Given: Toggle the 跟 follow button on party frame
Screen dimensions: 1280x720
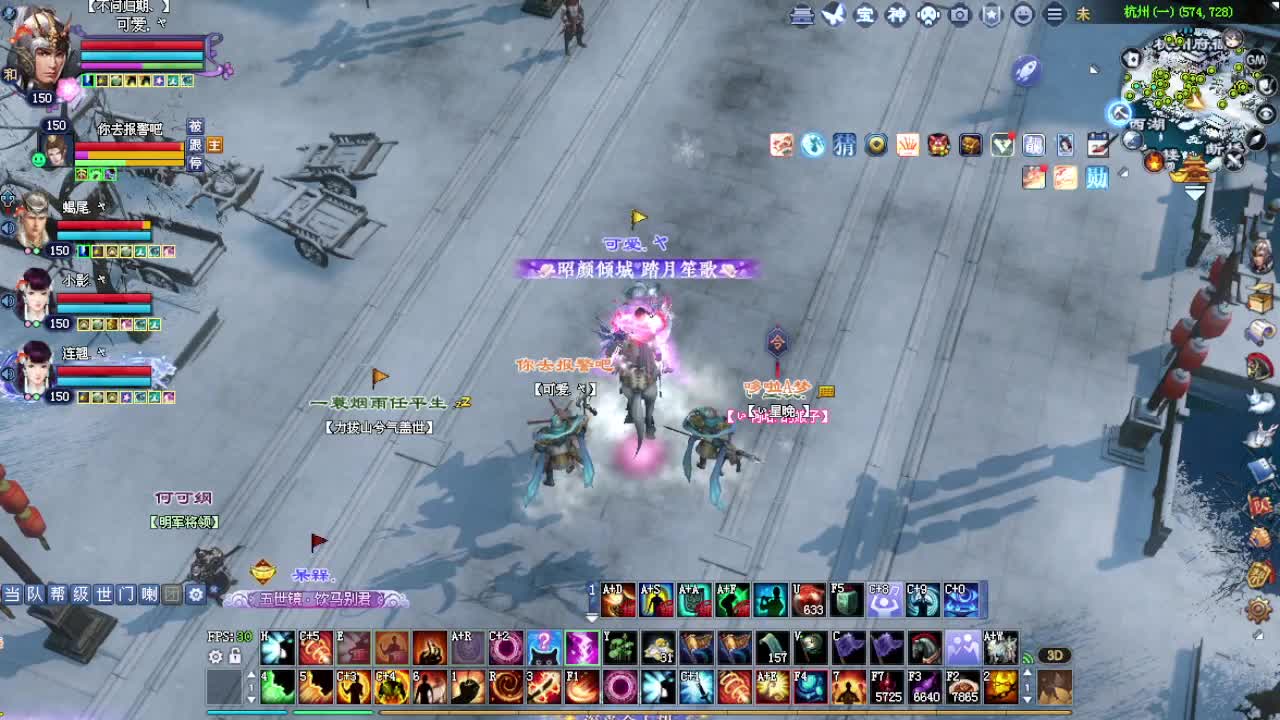Looking at the screenshot, I should pos(197,145).
